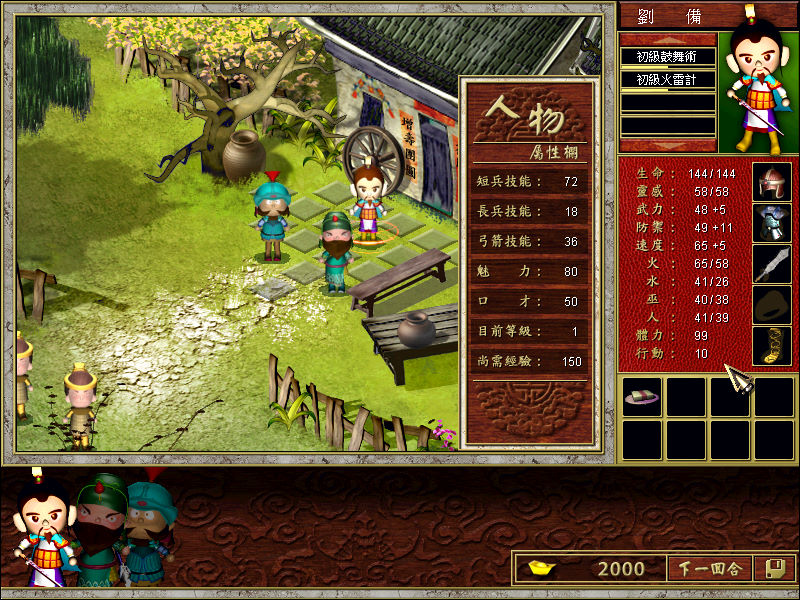The image size is (800, 600).
Task: Open the floppy disk save menu
Action: 772,569
